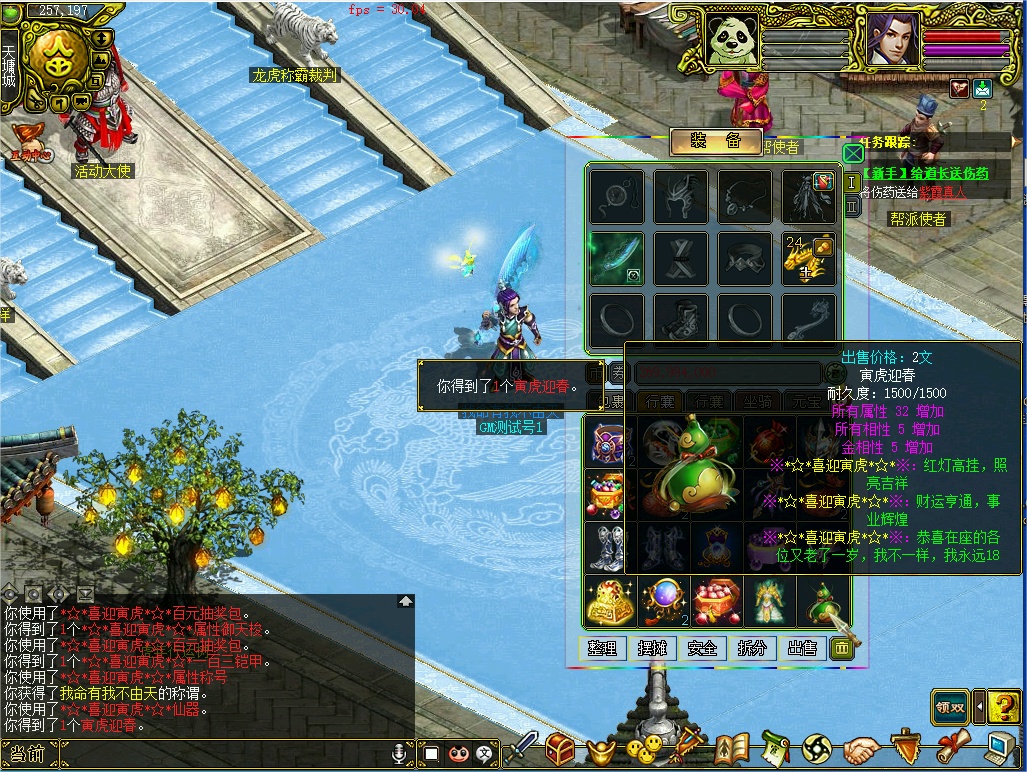
Task: Choose the 拆分 split button
Action: click(752, 648)
